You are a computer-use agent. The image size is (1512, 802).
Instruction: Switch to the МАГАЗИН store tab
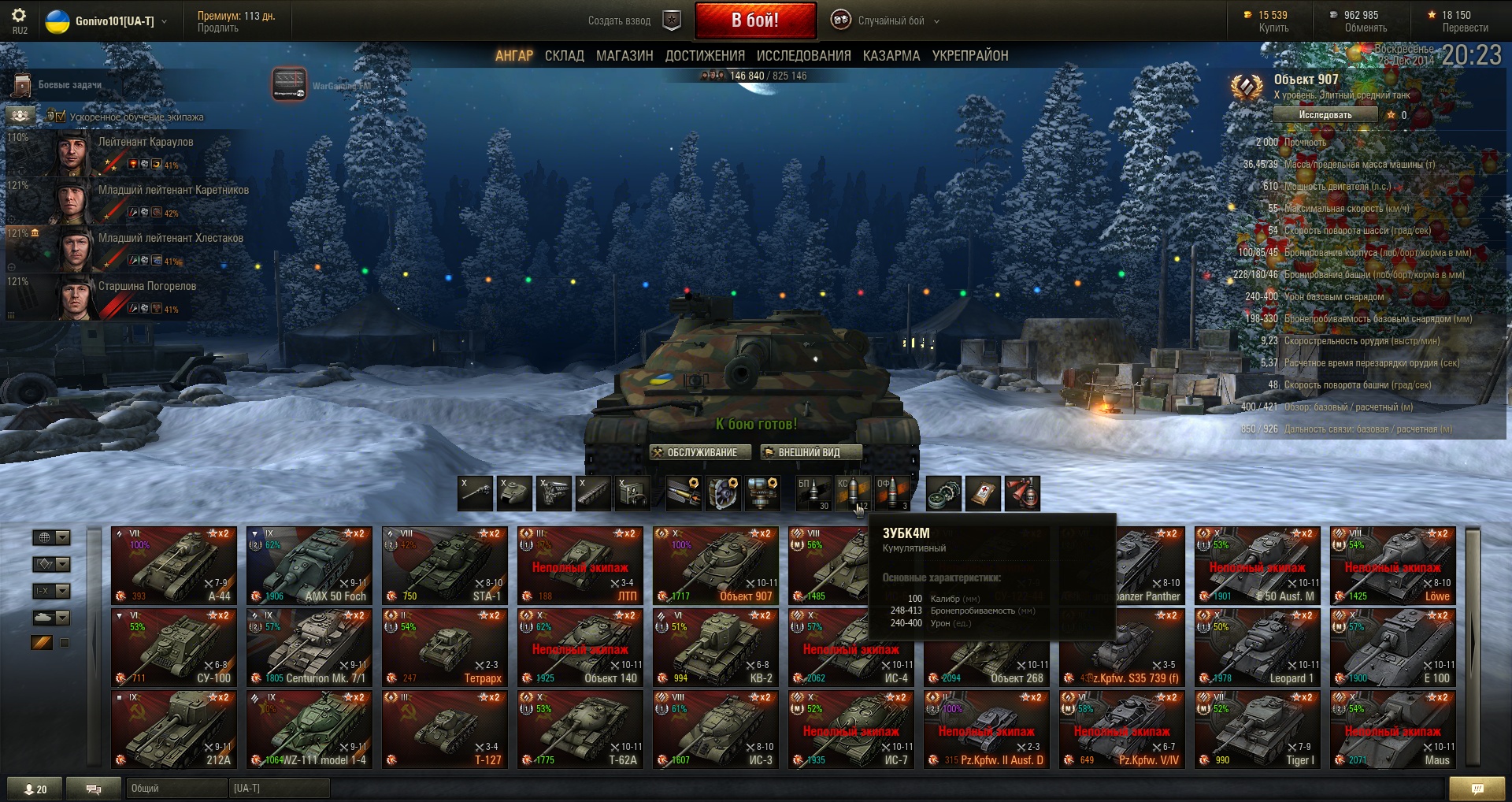[x=624, y=56]
